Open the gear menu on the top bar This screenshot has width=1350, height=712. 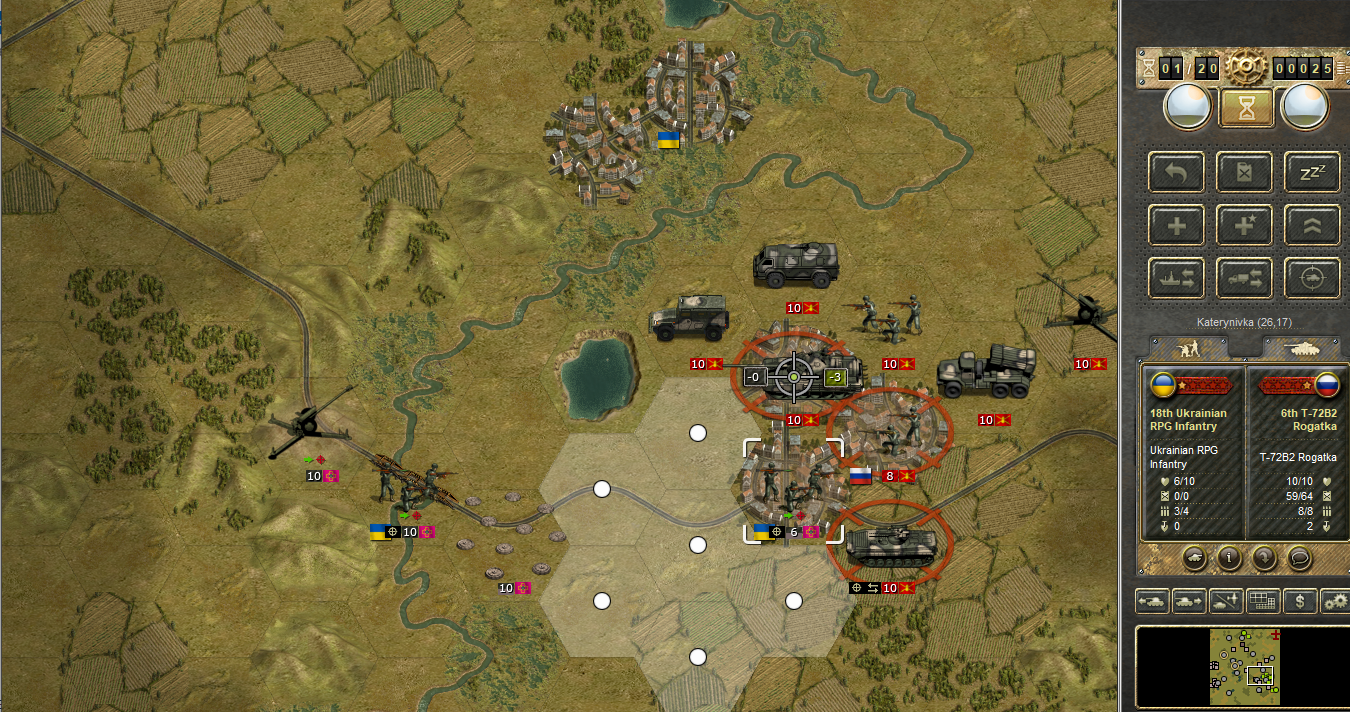click(x=1245, y=67)
